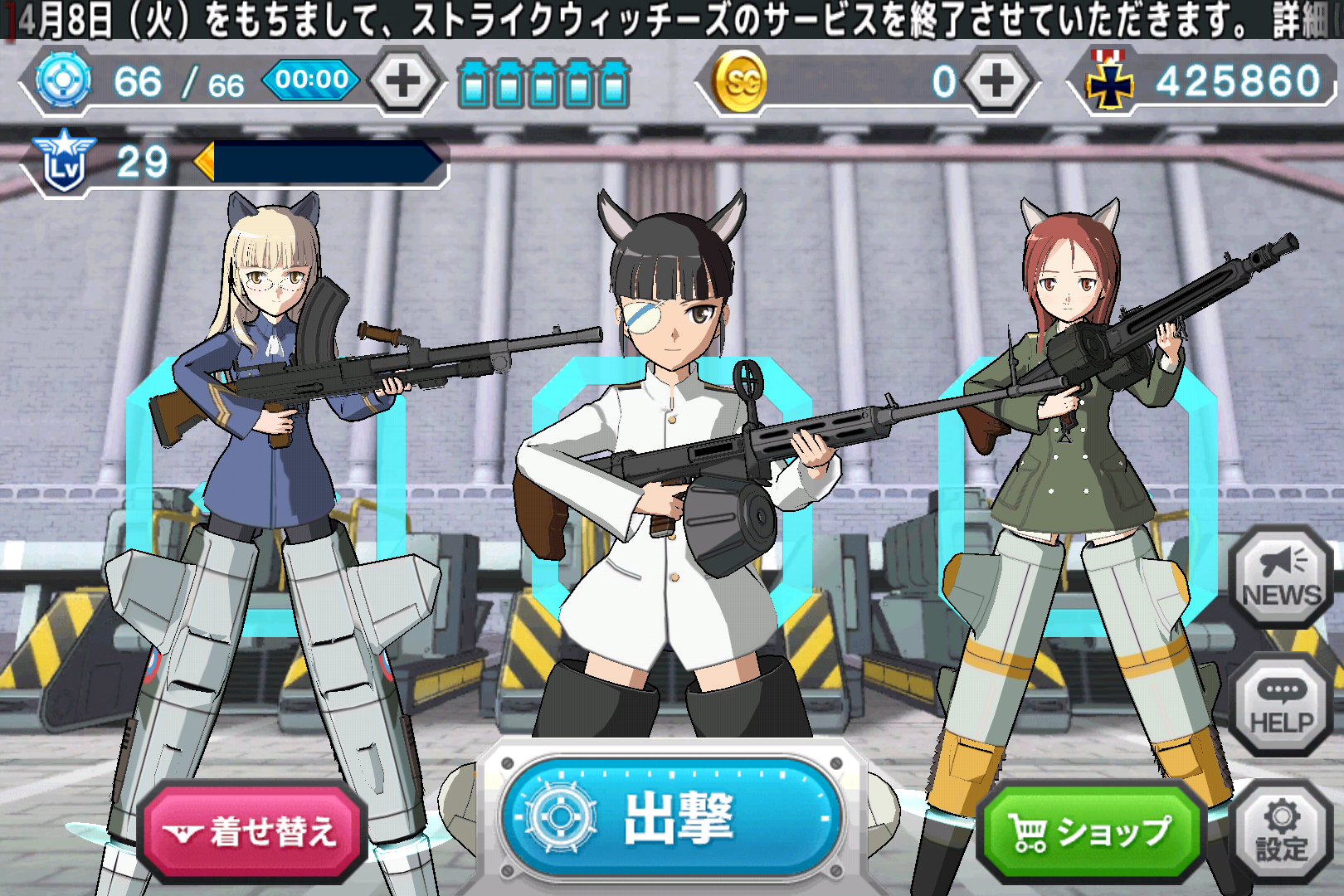1344x896 pixels.
Task: Start a sortie with the 出撃 button
Action: click(x=670, y=817)
